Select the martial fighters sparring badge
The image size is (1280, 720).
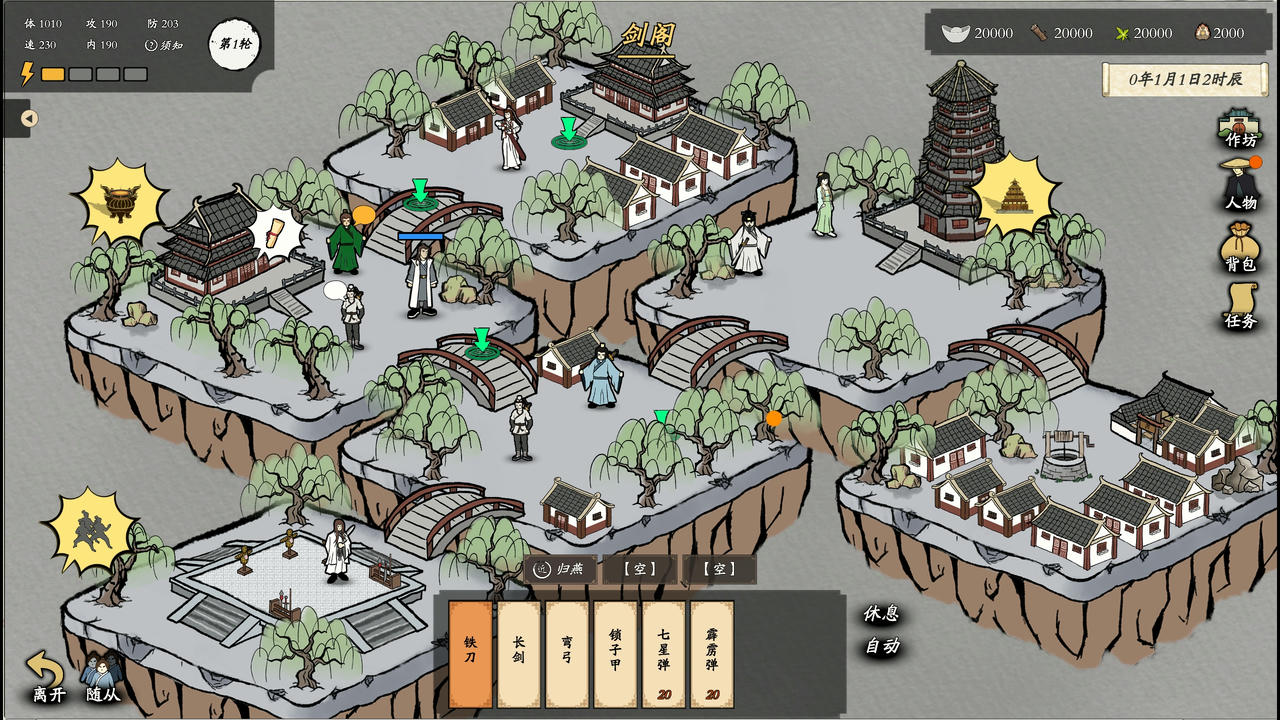click(92, 530)
